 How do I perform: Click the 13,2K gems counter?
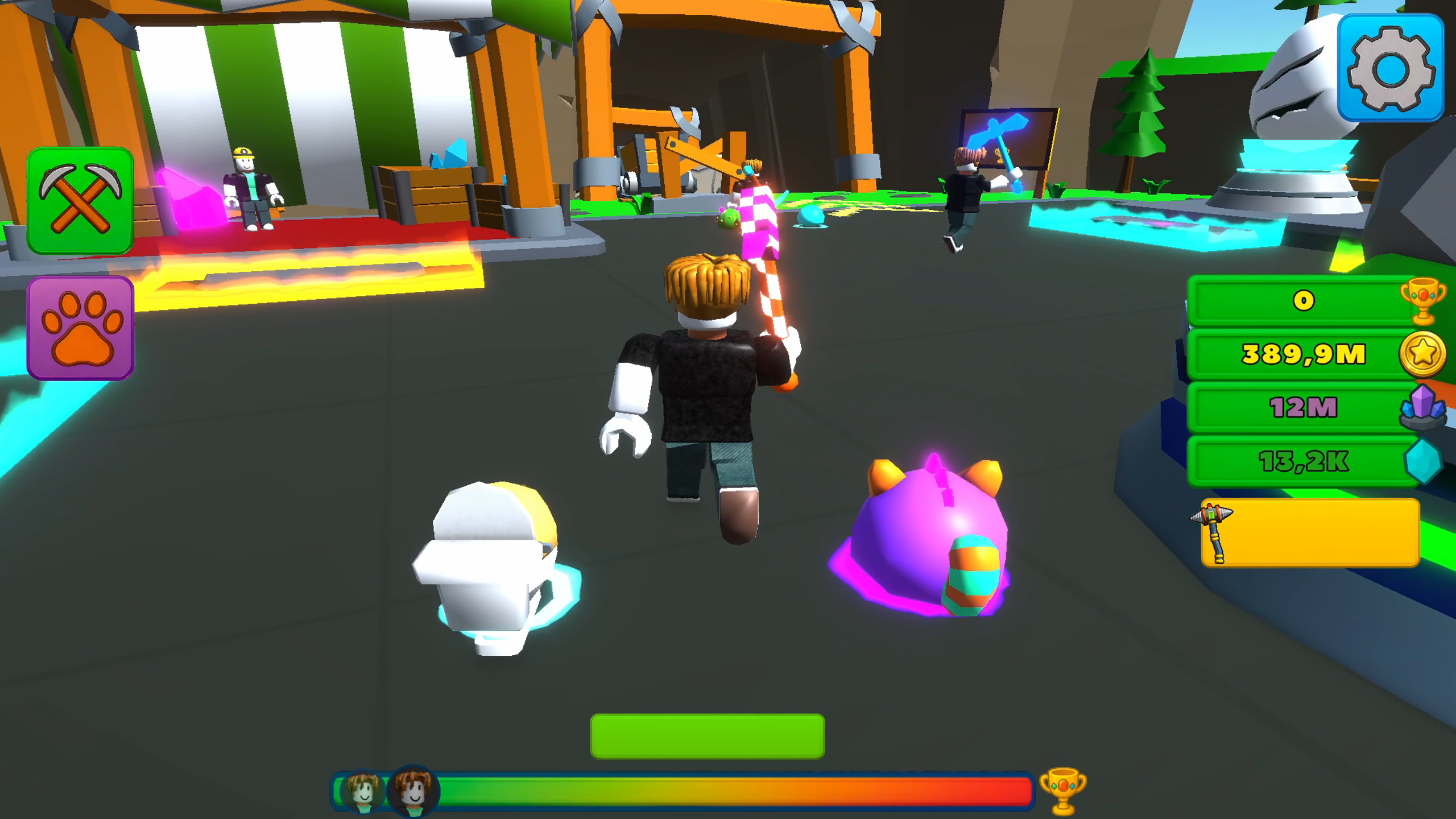point(1302,462)
